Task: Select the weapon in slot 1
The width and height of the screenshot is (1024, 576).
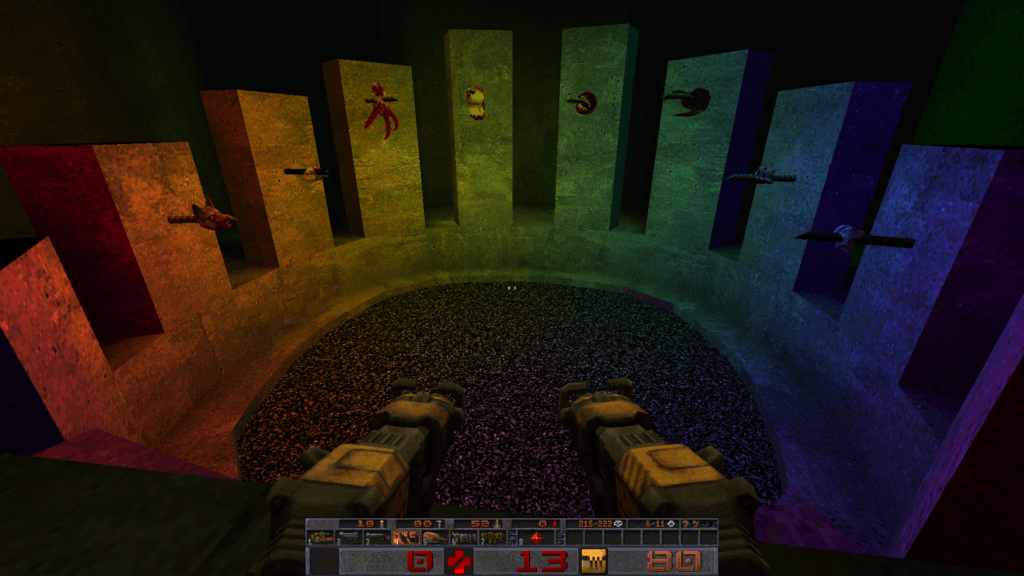Action: click(321, 538)
